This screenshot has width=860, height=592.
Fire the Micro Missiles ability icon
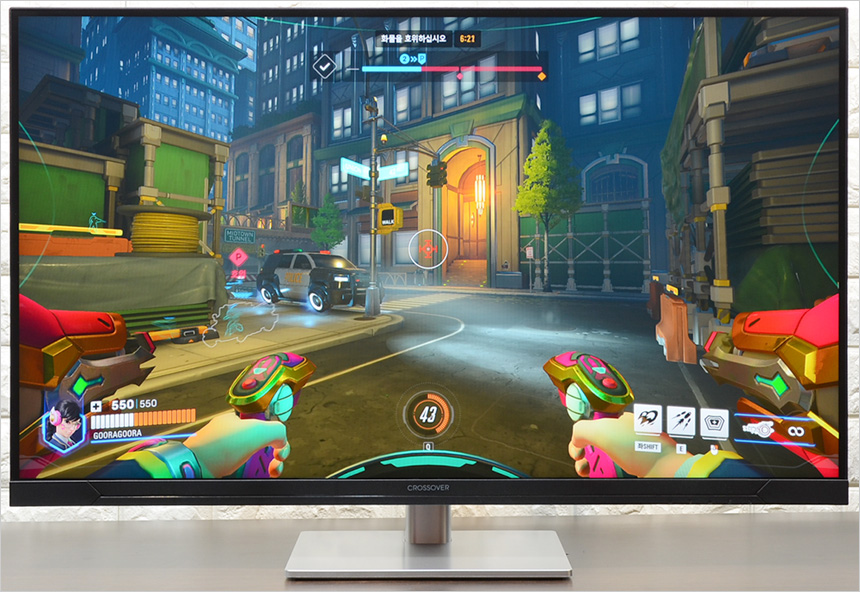(x=681, y=421)
